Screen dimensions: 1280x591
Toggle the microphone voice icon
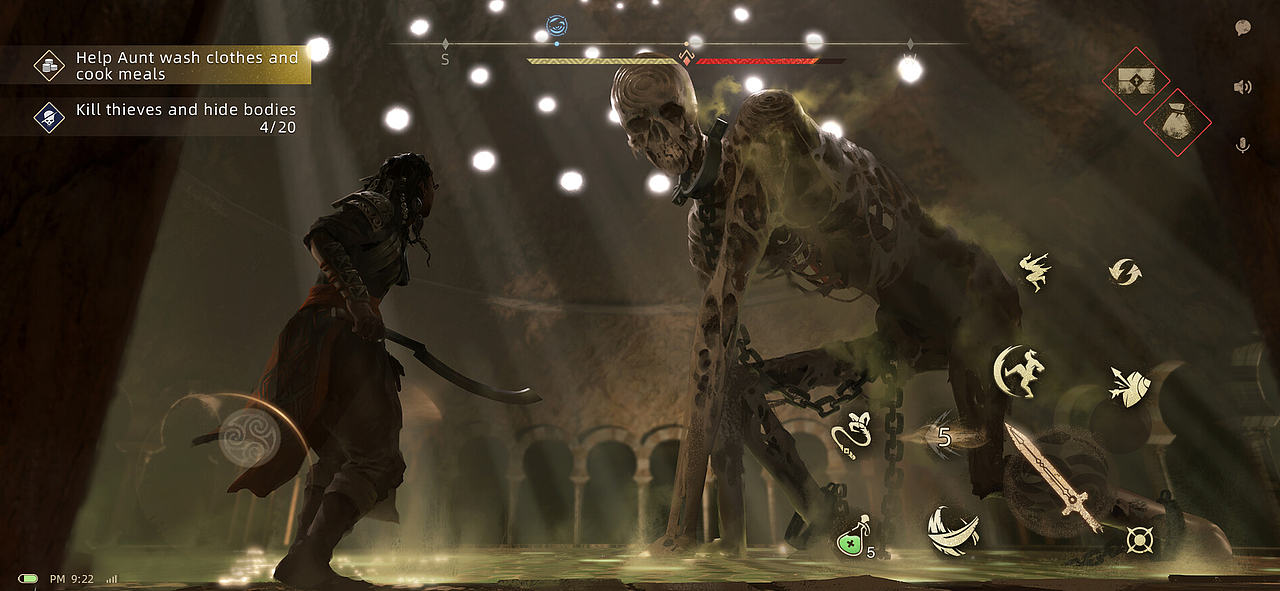coord(1243,146)
